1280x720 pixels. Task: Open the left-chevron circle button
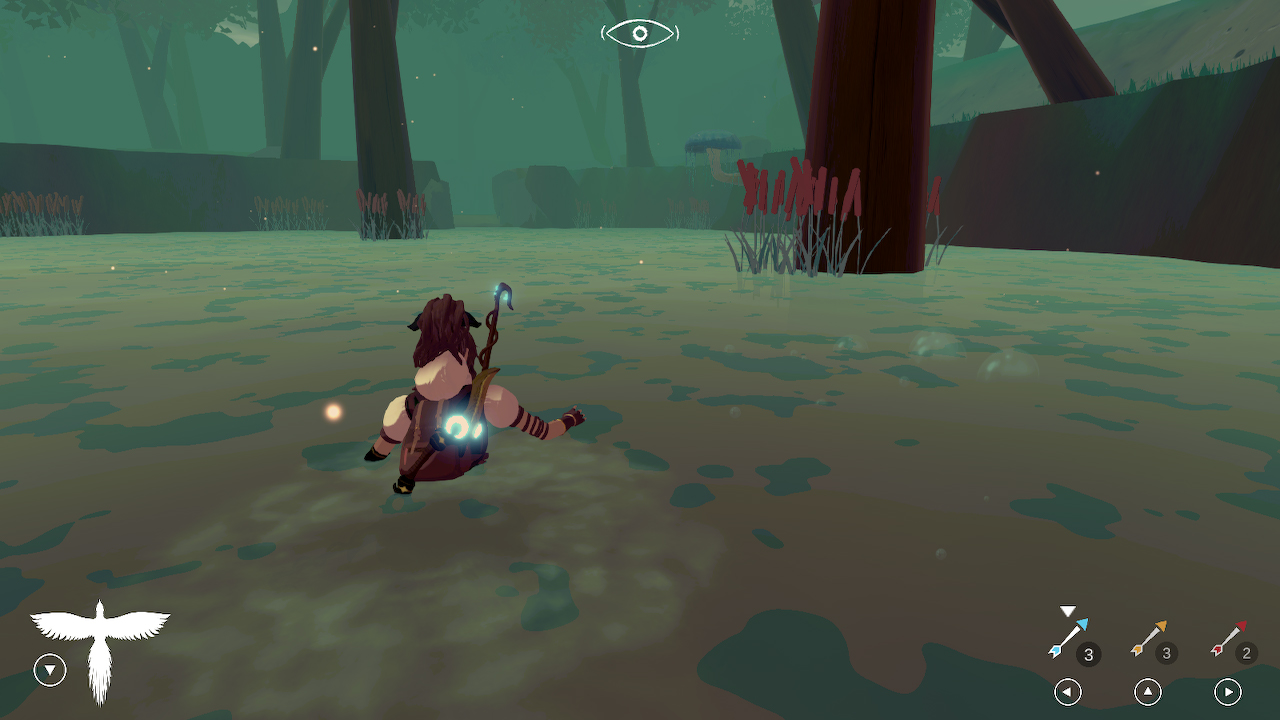(x=1067, y=691)
